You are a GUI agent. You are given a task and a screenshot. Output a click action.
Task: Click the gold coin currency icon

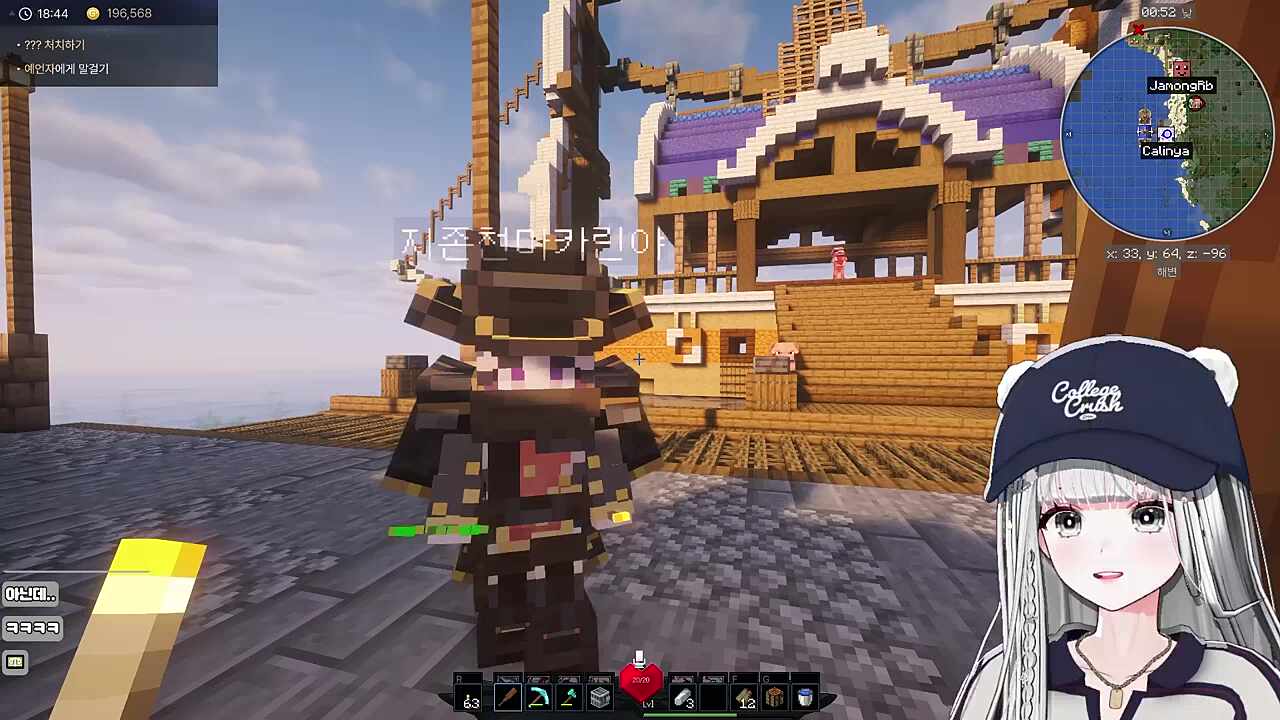coord(93,14)
